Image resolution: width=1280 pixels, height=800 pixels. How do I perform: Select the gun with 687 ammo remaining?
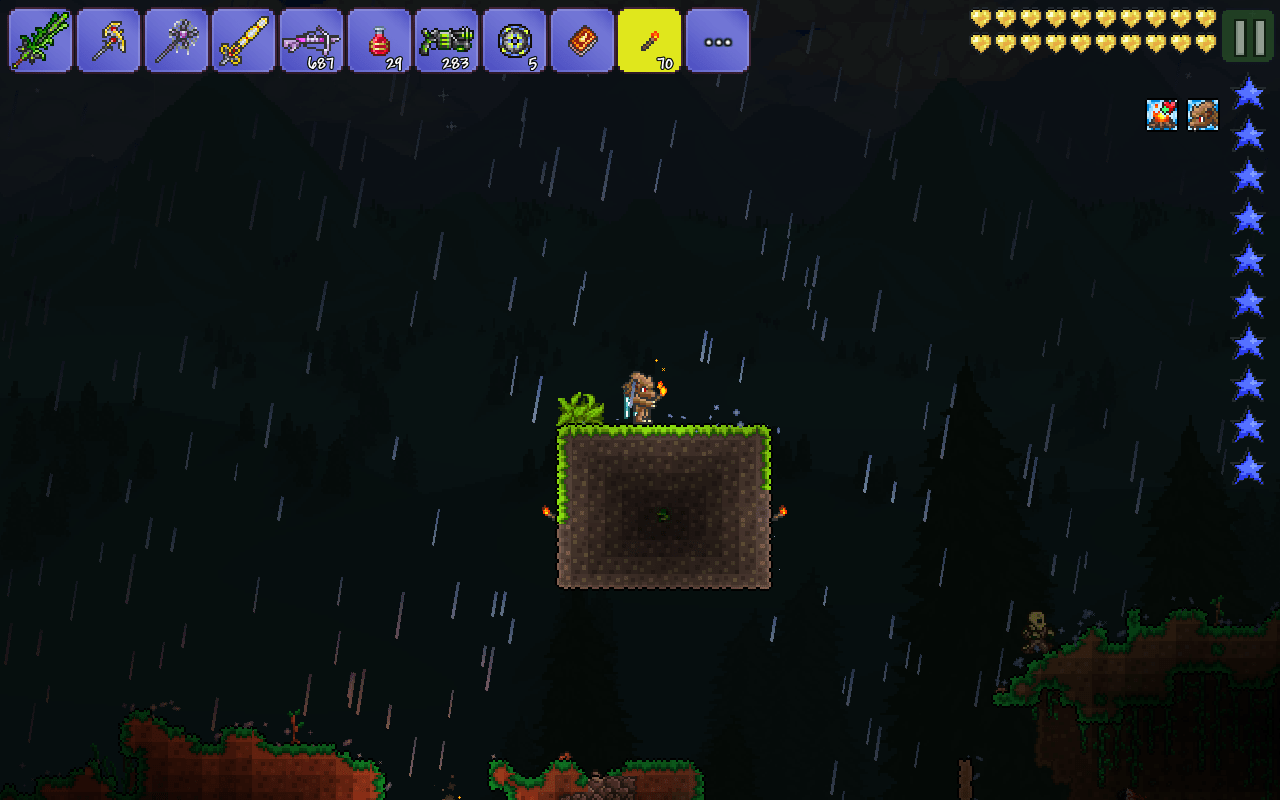[x=311, y=40]
